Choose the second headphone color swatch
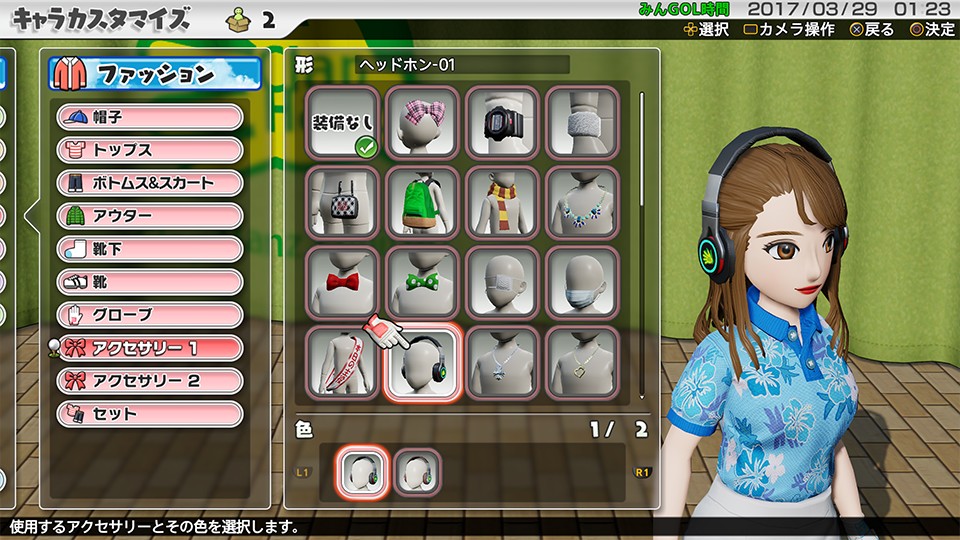 [x=417, y=472]
